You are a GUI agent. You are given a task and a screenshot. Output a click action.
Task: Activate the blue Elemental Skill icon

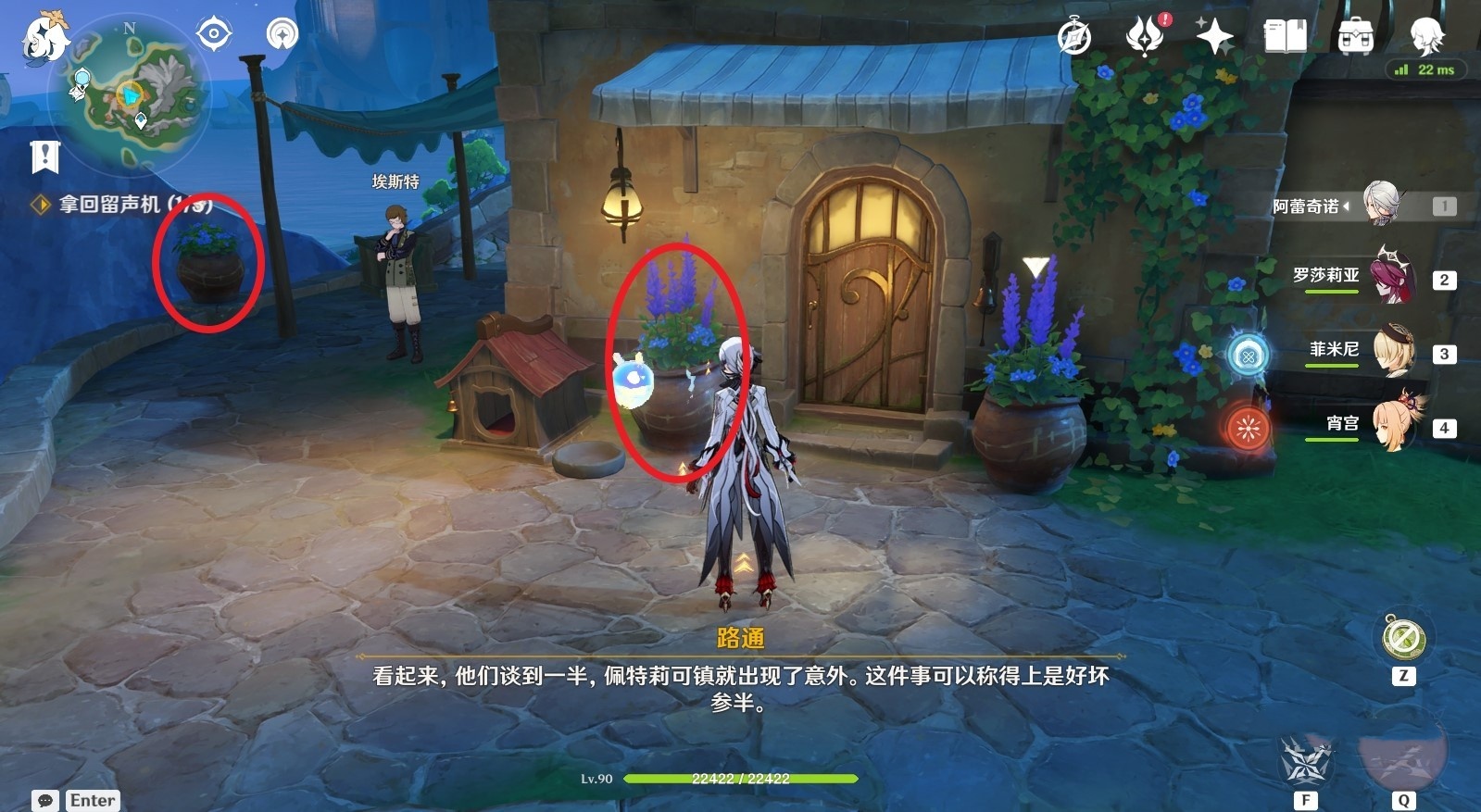[x=1249, y=356]
